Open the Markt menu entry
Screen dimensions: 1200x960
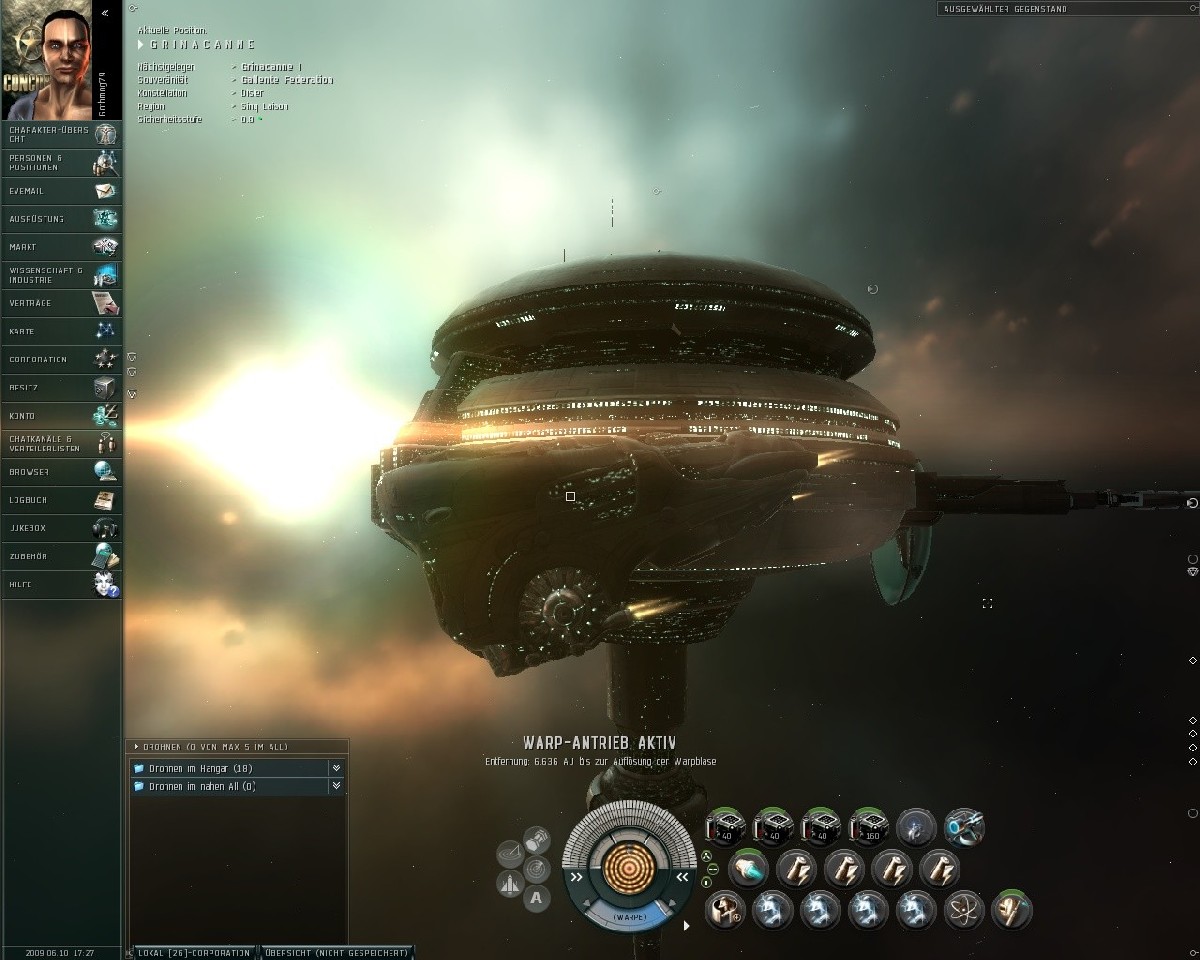(x=61, y=246)
